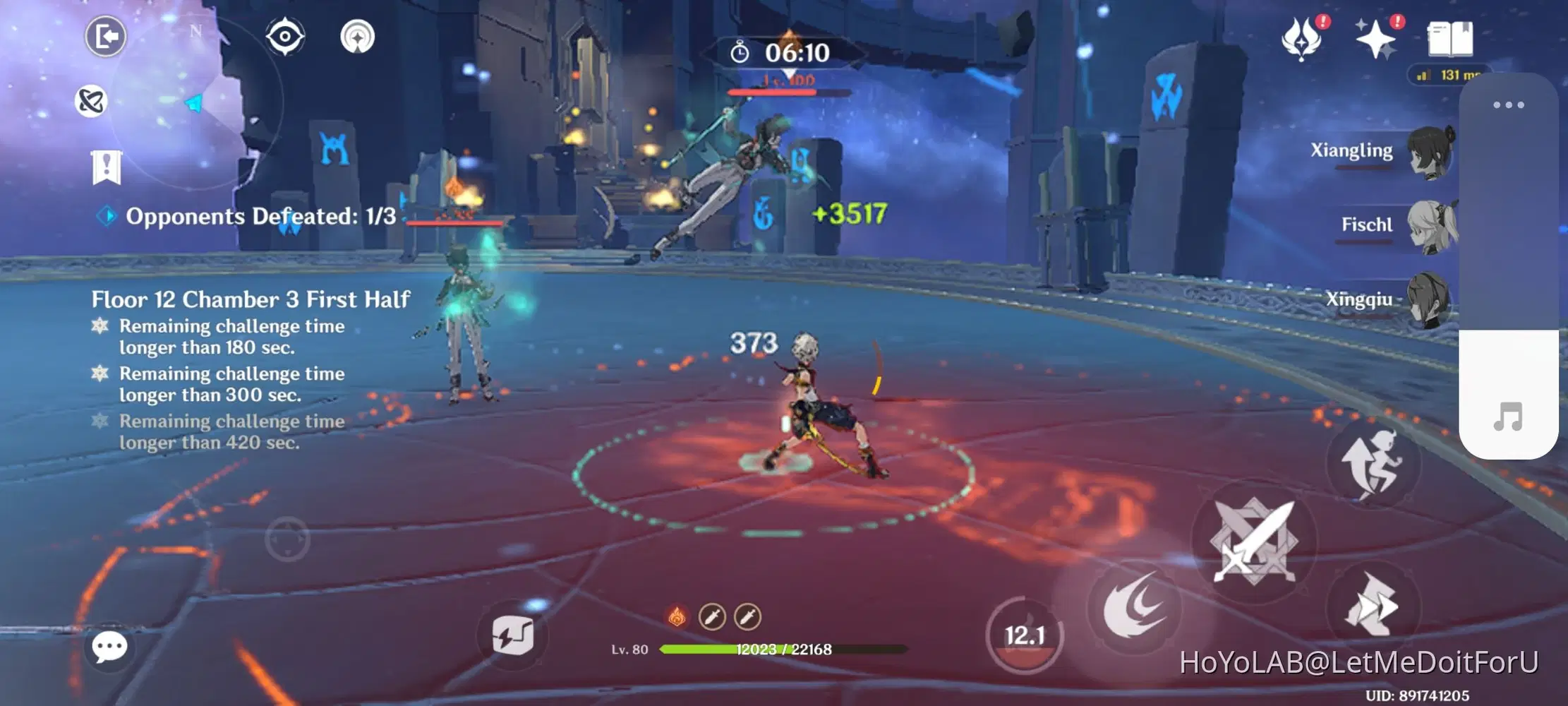Click the swirl emblem beside the minimap
This screenshot has width=1568, height=706.
(x=90, y=101)
